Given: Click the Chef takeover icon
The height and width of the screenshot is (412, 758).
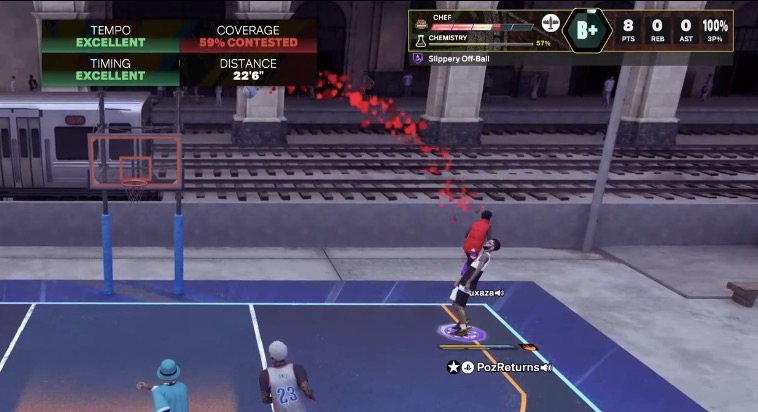Looking at the screenshot, I should pyautogui.click(x=420, y=22).
